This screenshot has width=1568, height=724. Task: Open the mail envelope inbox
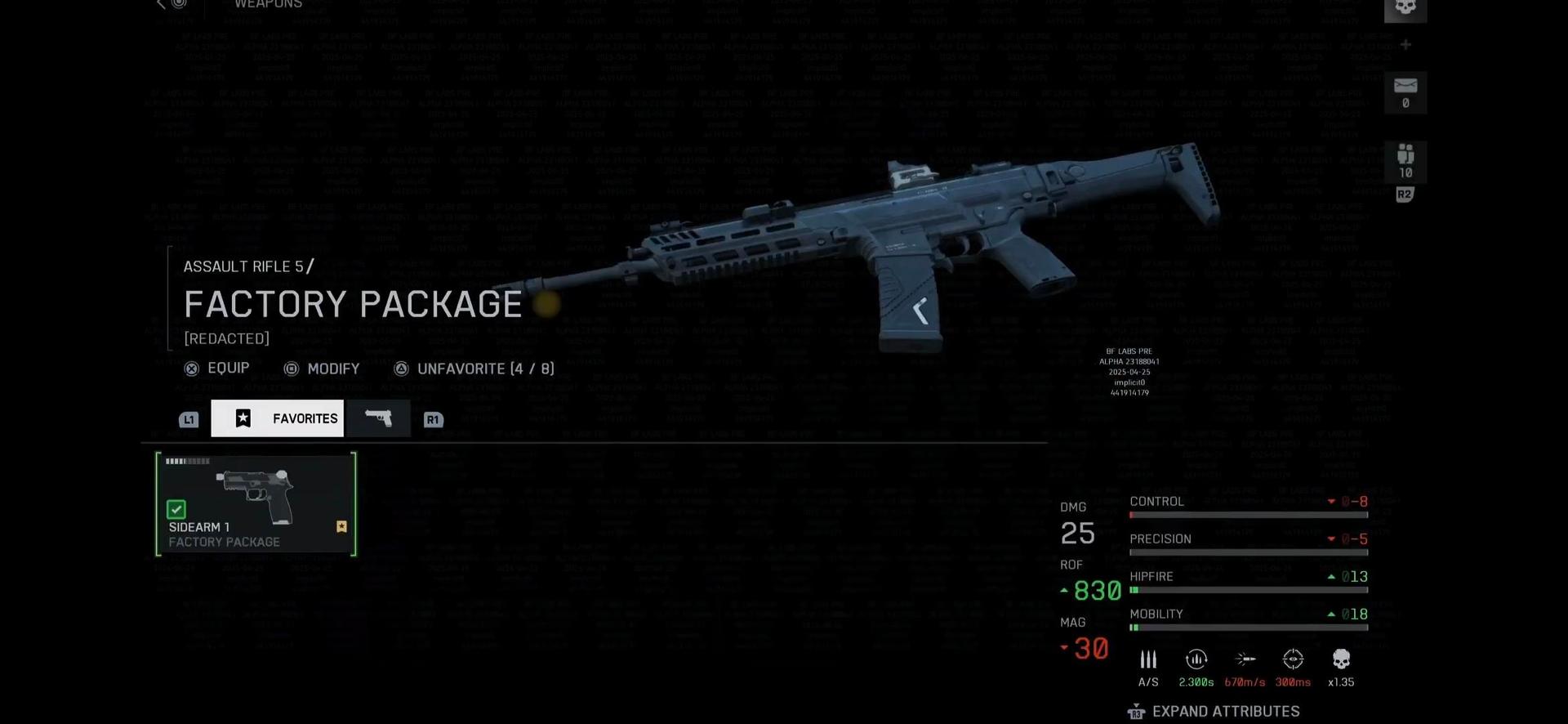point(1405,92)
